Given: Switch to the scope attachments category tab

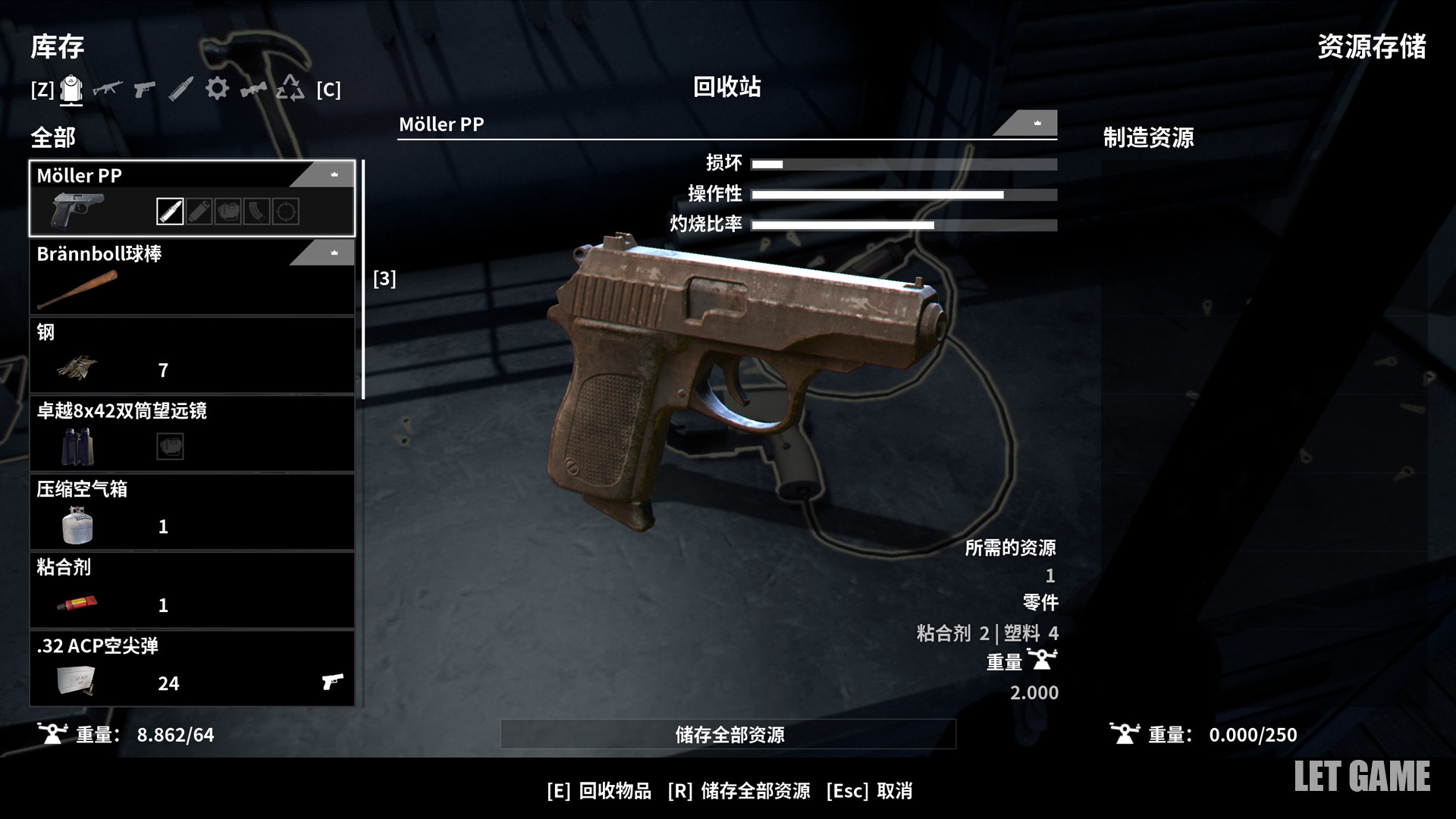Looking at the screenshot, I should point(253,89).
